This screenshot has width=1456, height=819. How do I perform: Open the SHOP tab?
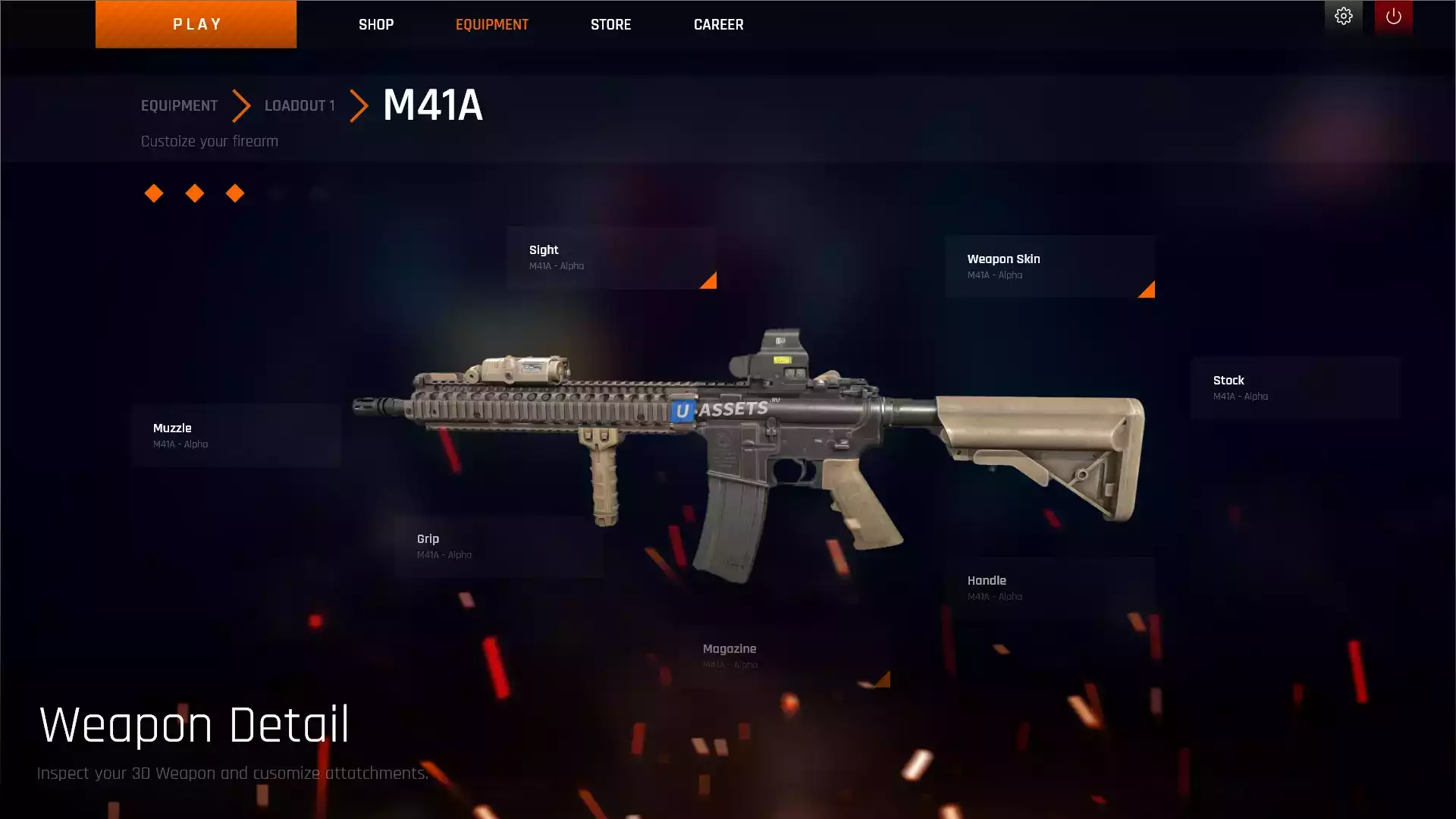376,24
